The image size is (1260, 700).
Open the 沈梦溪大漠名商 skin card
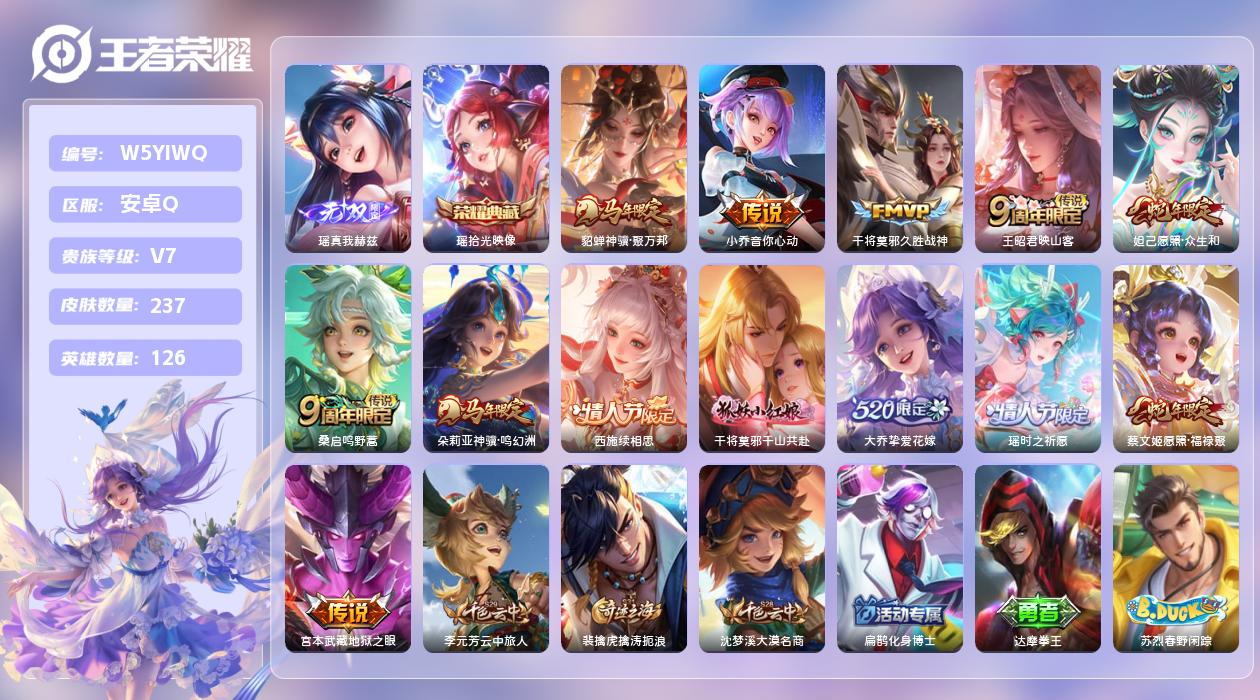(762, 558)
